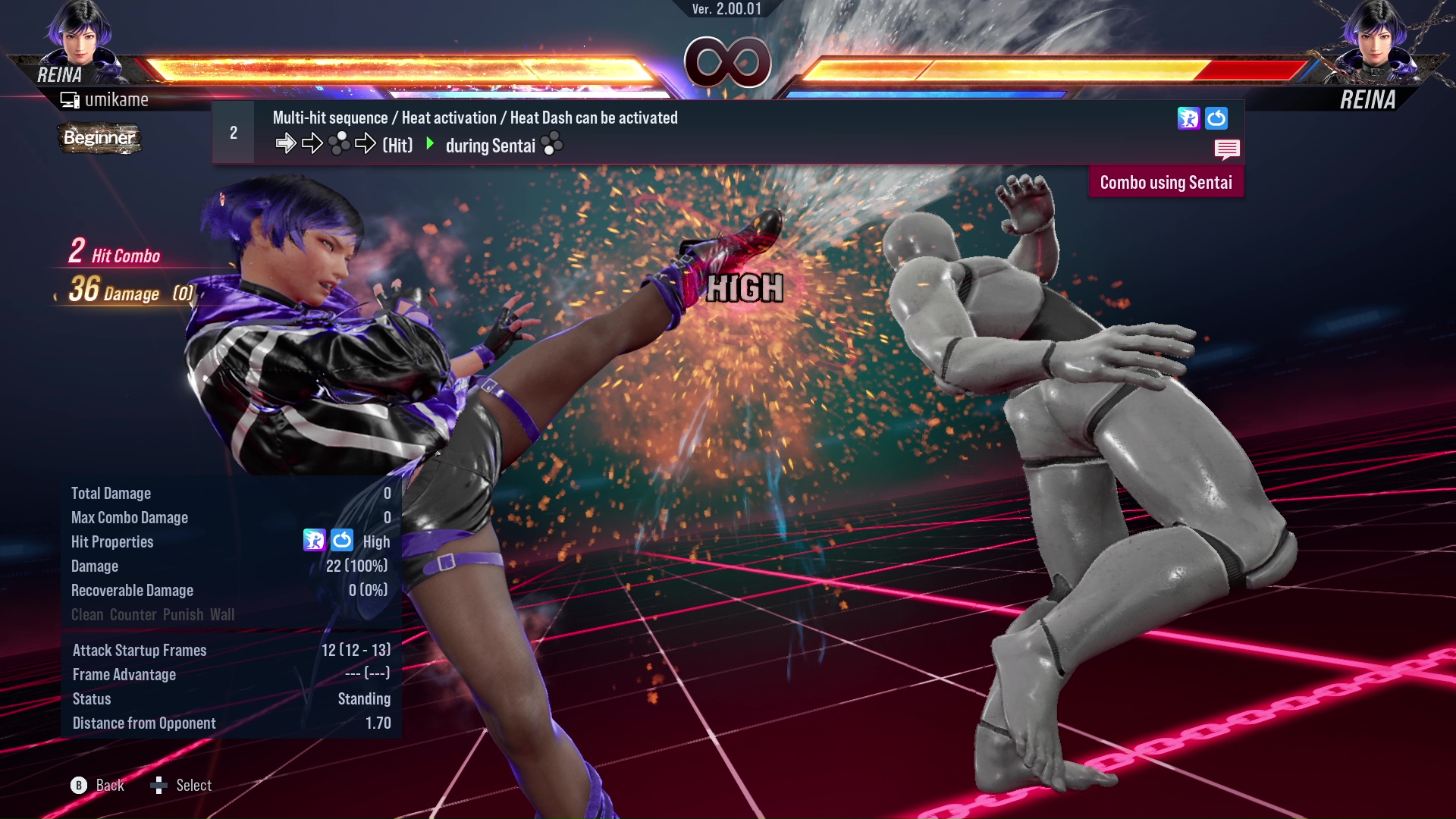Viewport: 1456px width, 819px height.
Task: Click the Beginner rank badge
Action: (x=99, y=138)
